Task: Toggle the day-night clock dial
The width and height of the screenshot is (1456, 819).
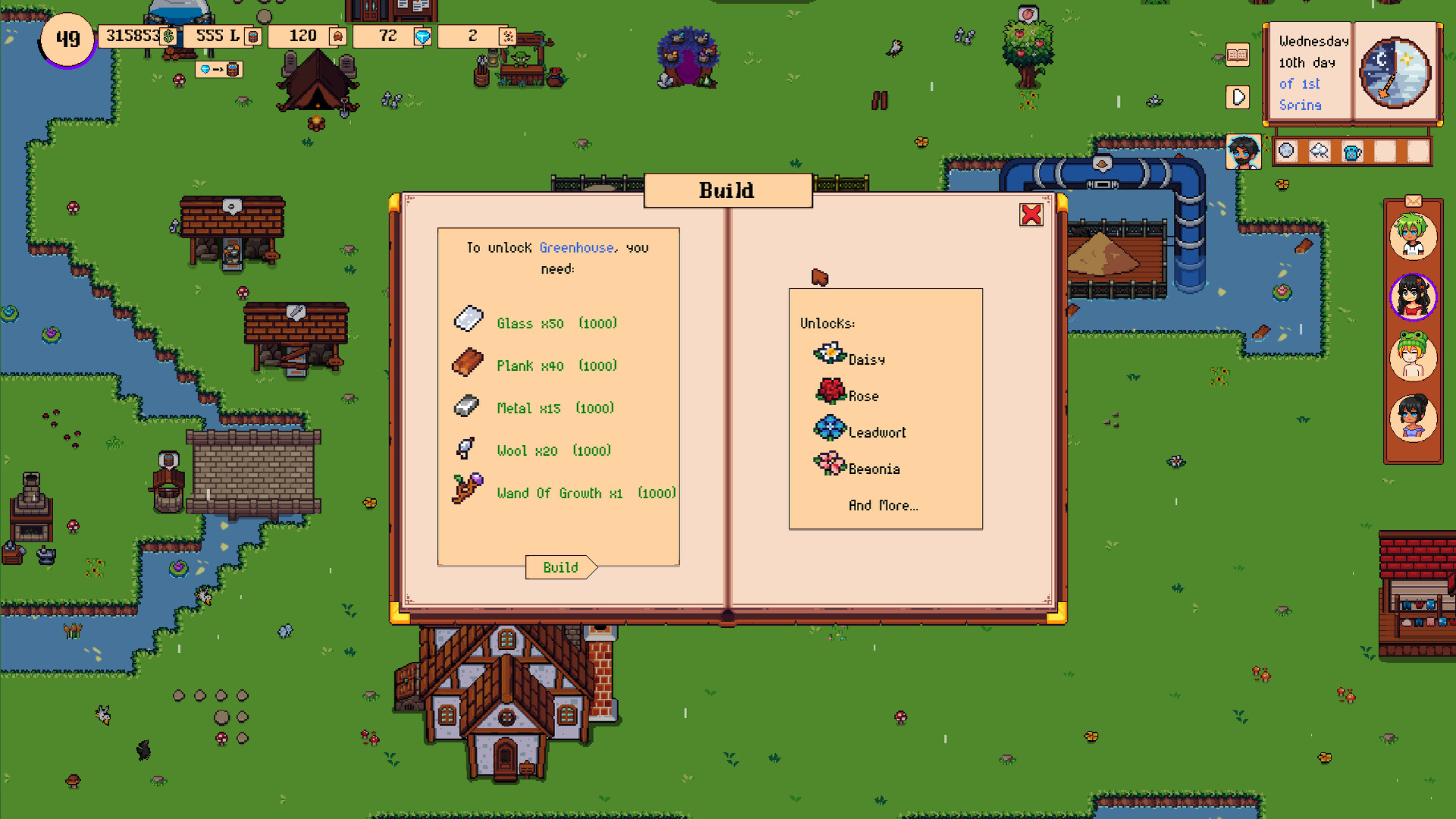Action: point(1396,74)
